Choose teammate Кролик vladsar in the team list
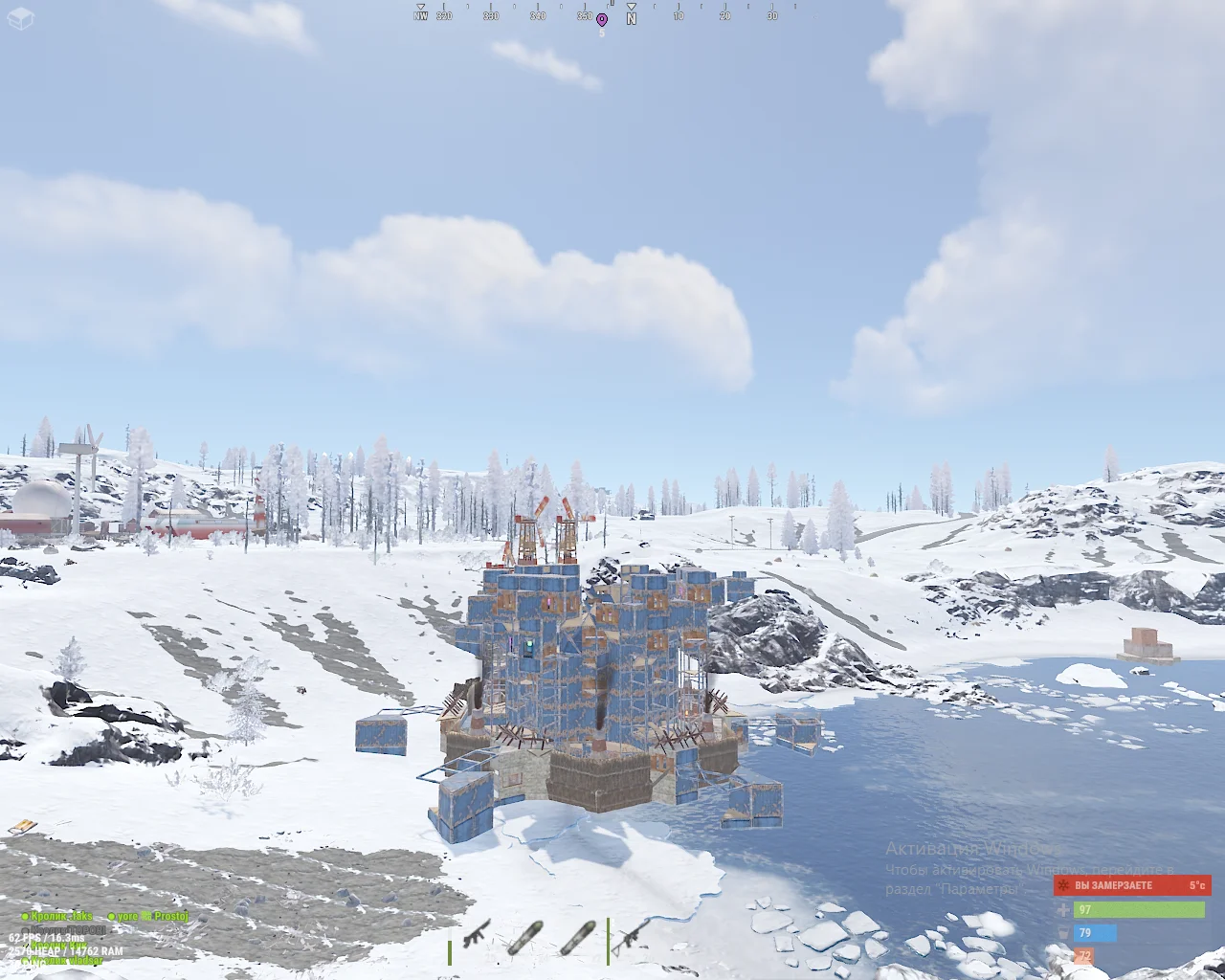Viewport: 1225px width, 980px height. click(62, 960)
